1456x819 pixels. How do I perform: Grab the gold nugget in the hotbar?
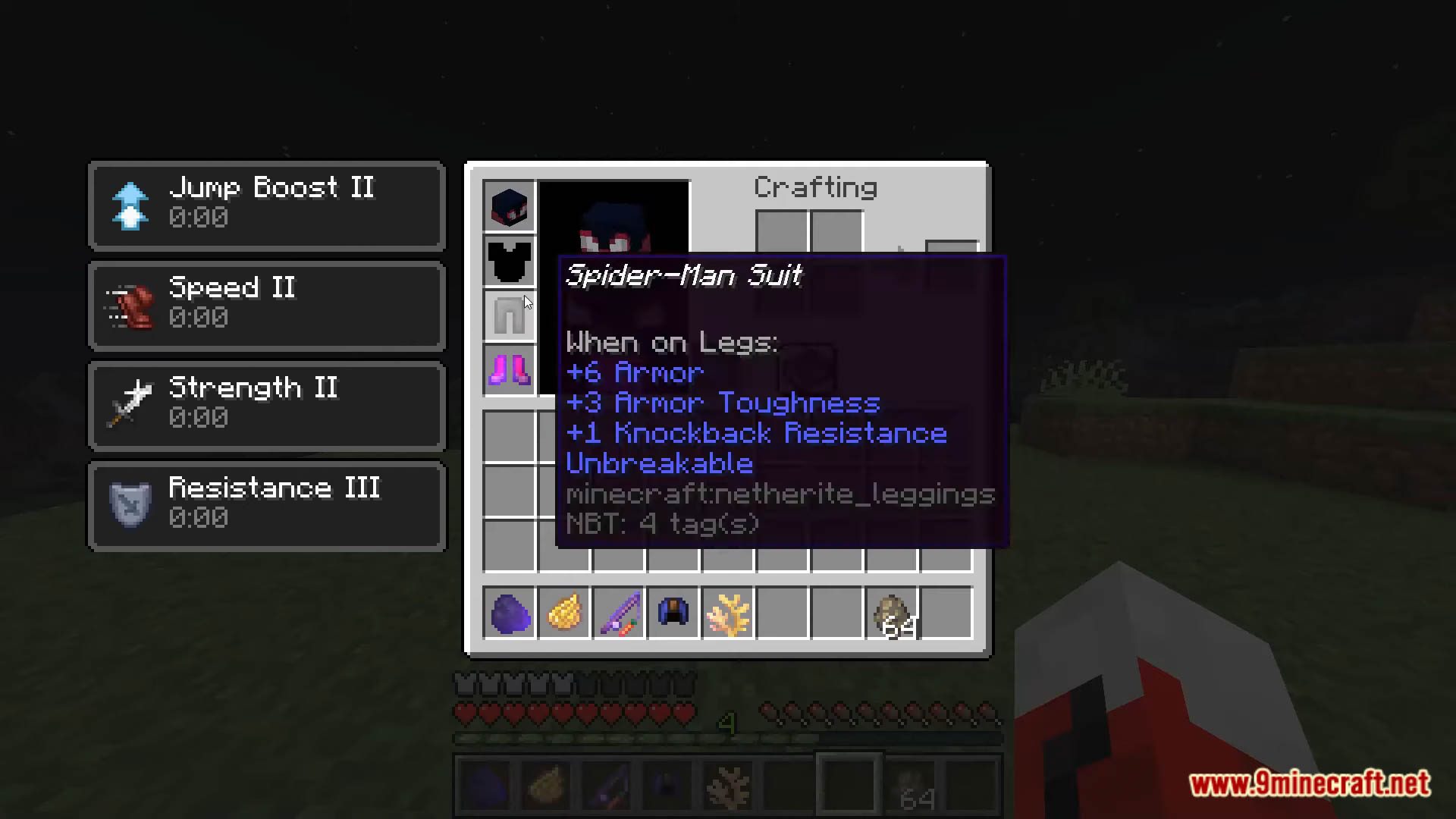(563, 613)
